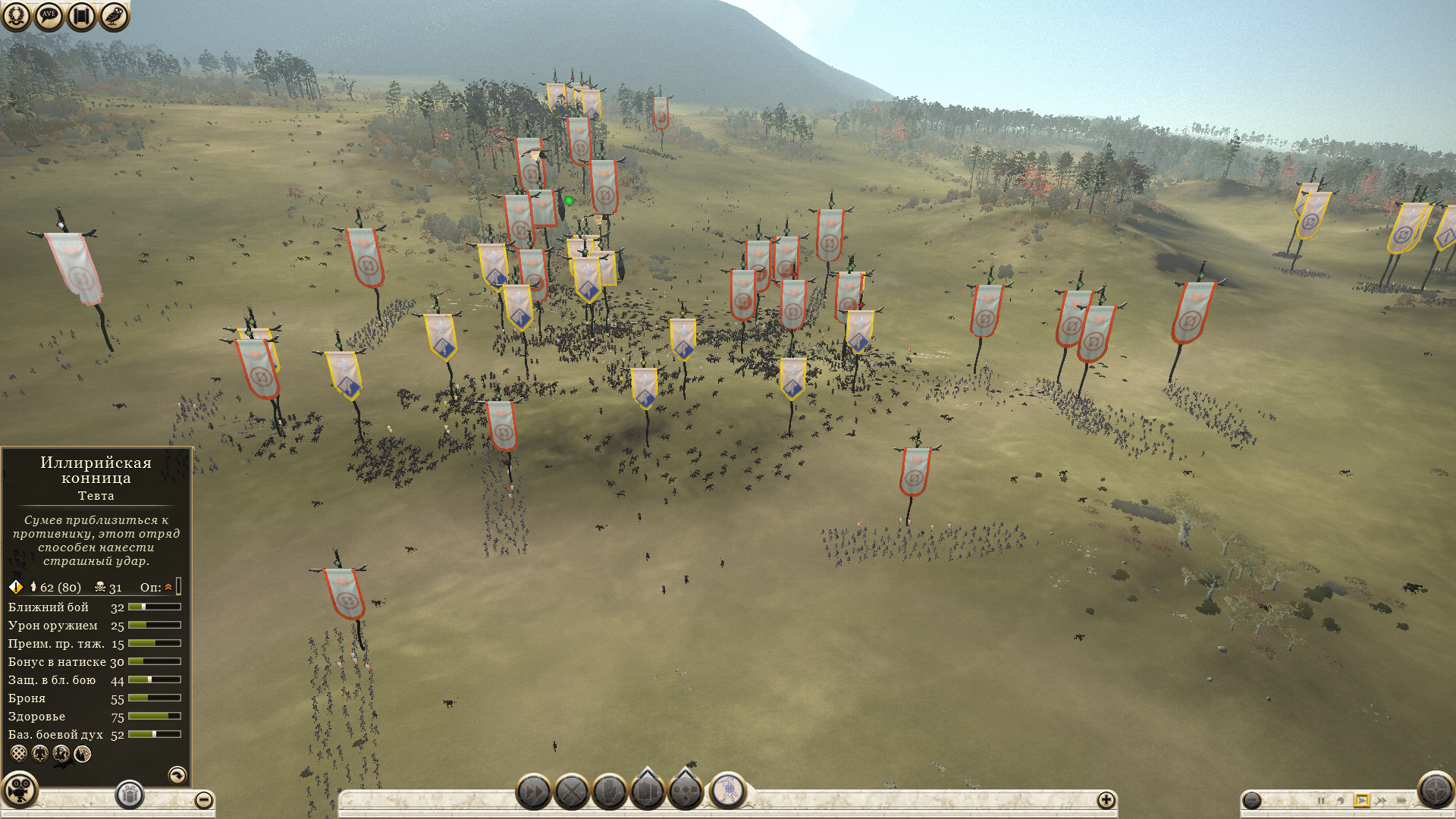1456x819 pixels.
Task: Toggle the run double-arrow order
Action: pyautogui.click(x=533, y=793)
